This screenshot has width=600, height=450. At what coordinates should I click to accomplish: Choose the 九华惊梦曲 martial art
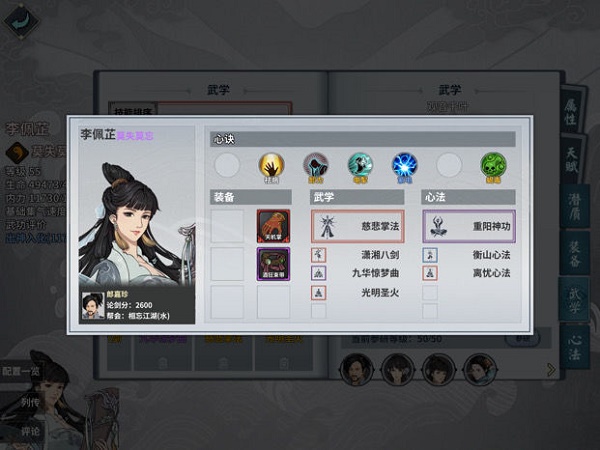click(358, 273)
